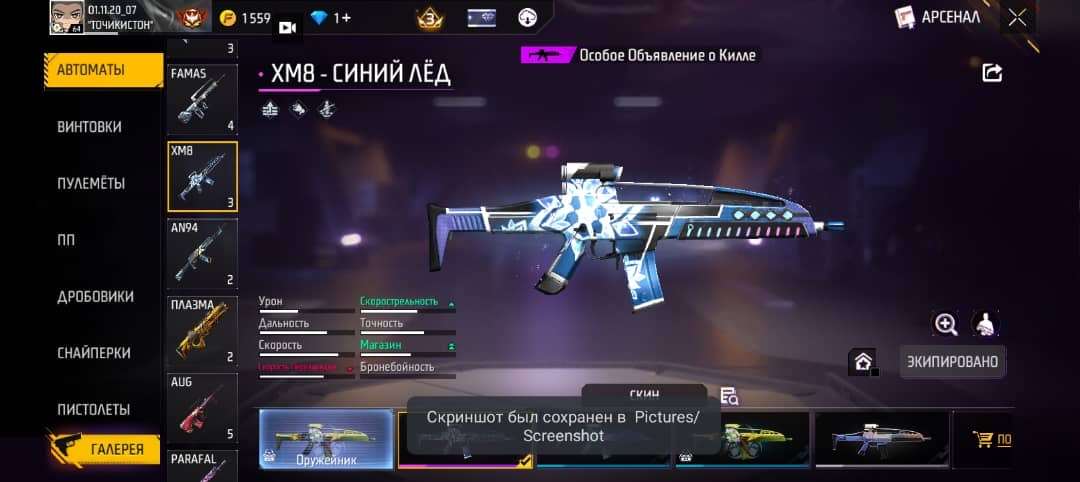Select the АВТОМАТЫ category tab

pos(91,70)
